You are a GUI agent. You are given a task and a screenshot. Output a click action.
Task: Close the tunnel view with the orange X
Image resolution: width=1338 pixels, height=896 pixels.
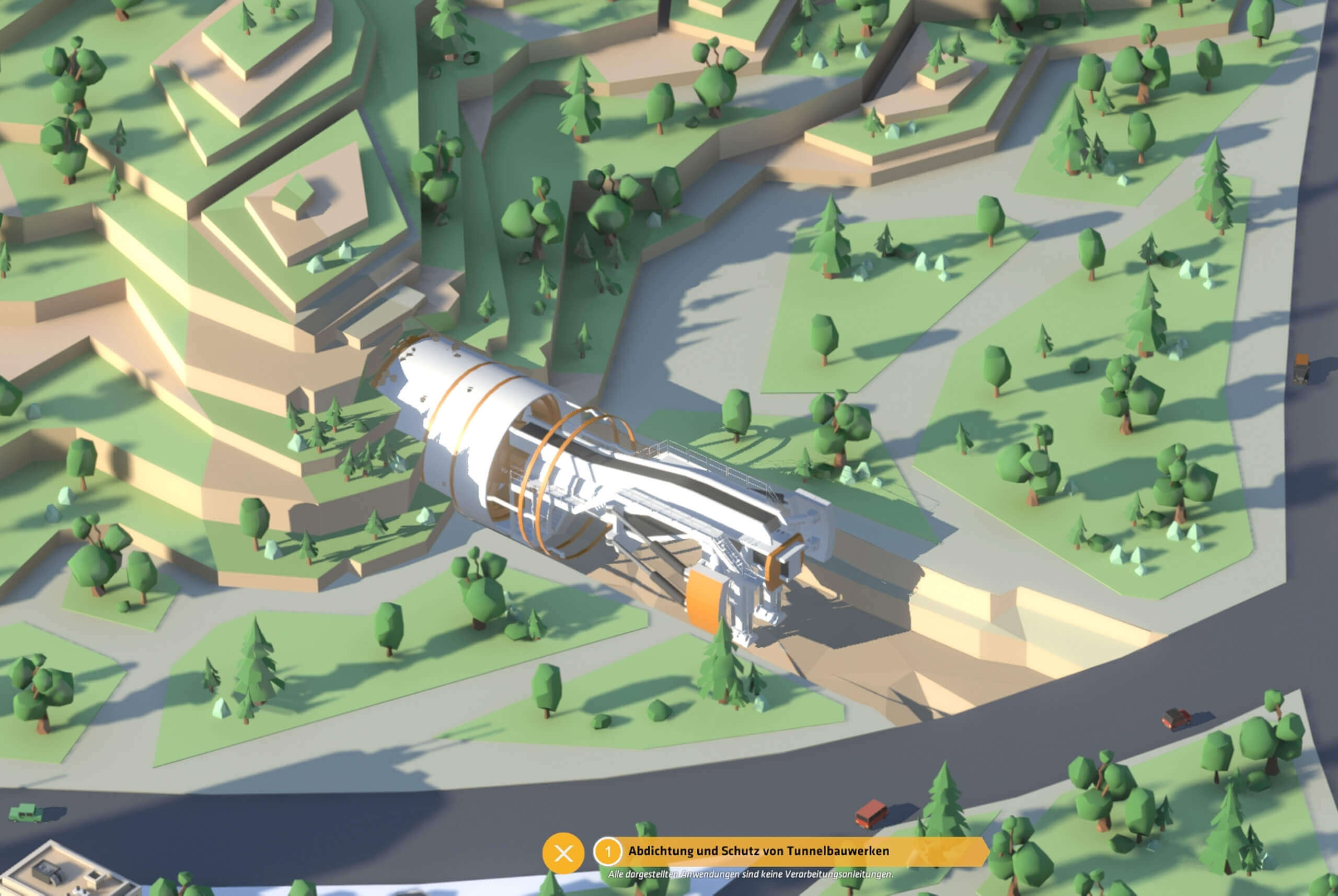click(x=563, y=854)
